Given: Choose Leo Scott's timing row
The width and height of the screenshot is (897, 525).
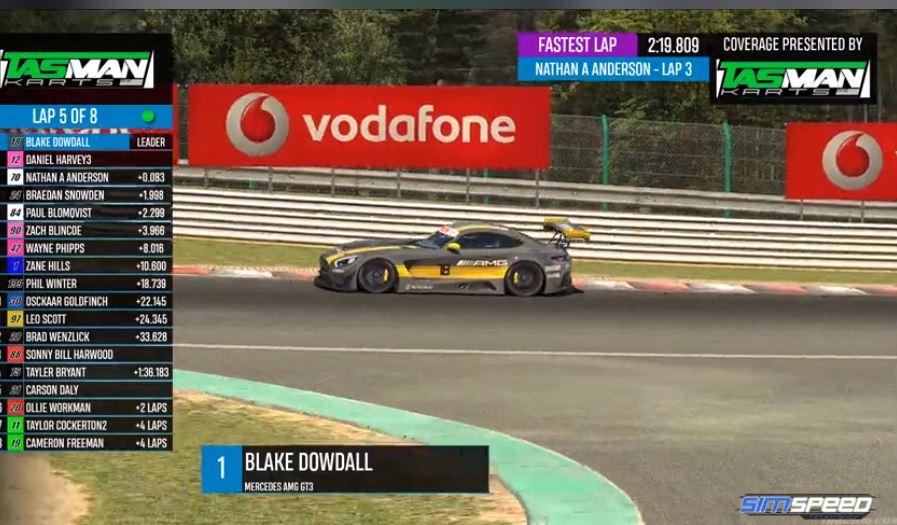Looking at the screenshot, I should coord(88,319).
